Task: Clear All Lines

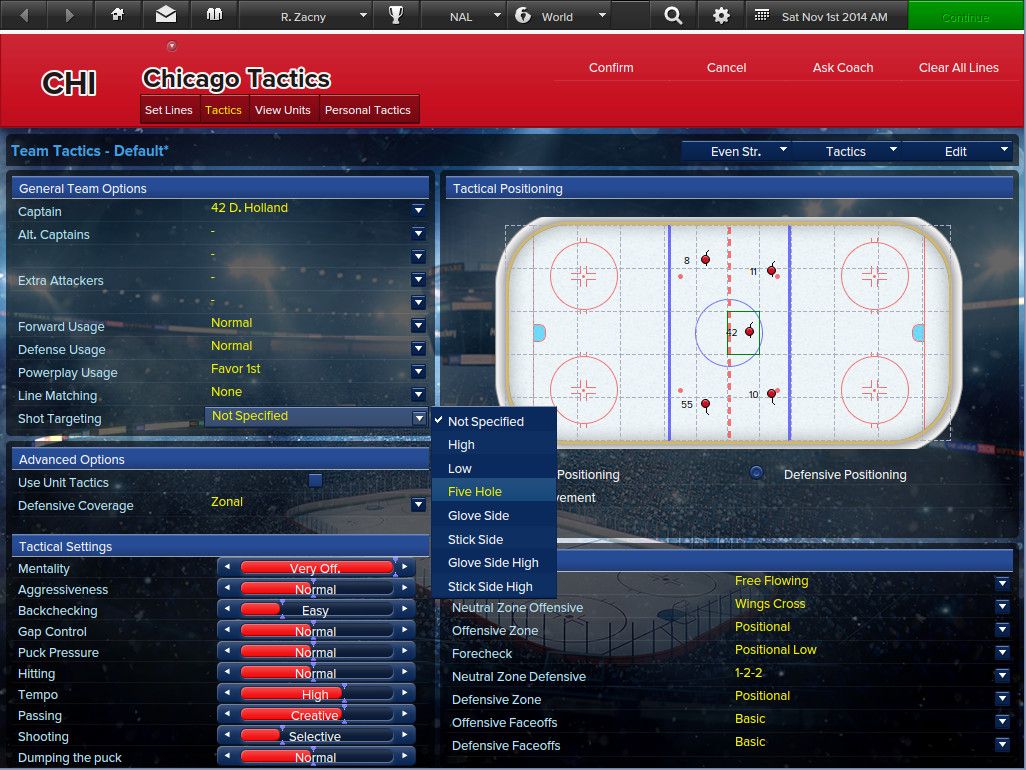Action: coord(958,68)
